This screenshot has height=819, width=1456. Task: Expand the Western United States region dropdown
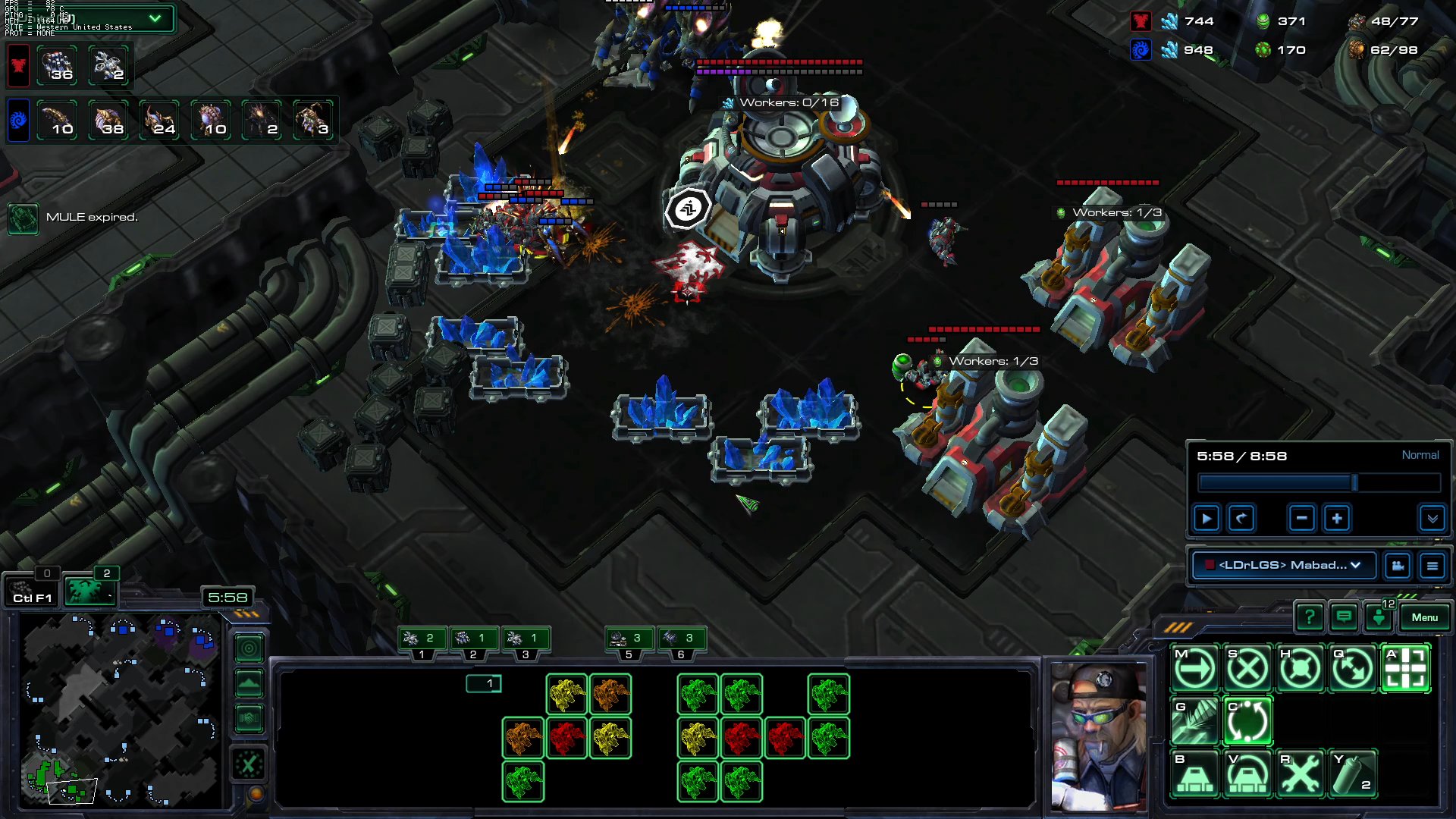click(x=155, y=19)
